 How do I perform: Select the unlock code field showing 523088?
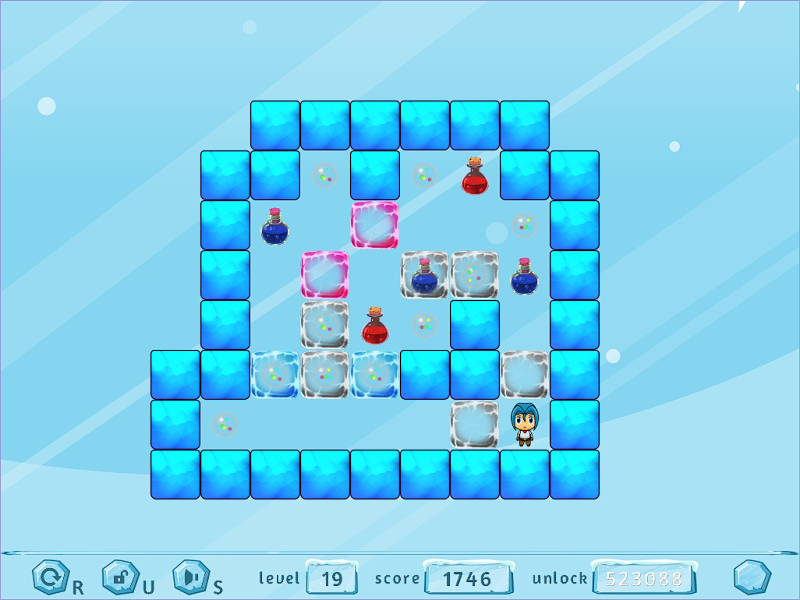(x=643, y=578)
